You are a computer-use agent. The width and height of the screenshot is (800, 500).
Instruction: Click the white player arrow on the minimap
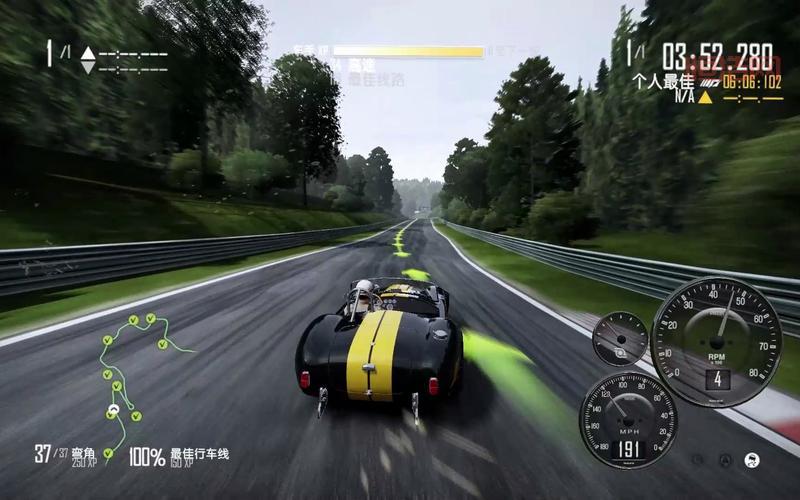click(x=113, y=409)
